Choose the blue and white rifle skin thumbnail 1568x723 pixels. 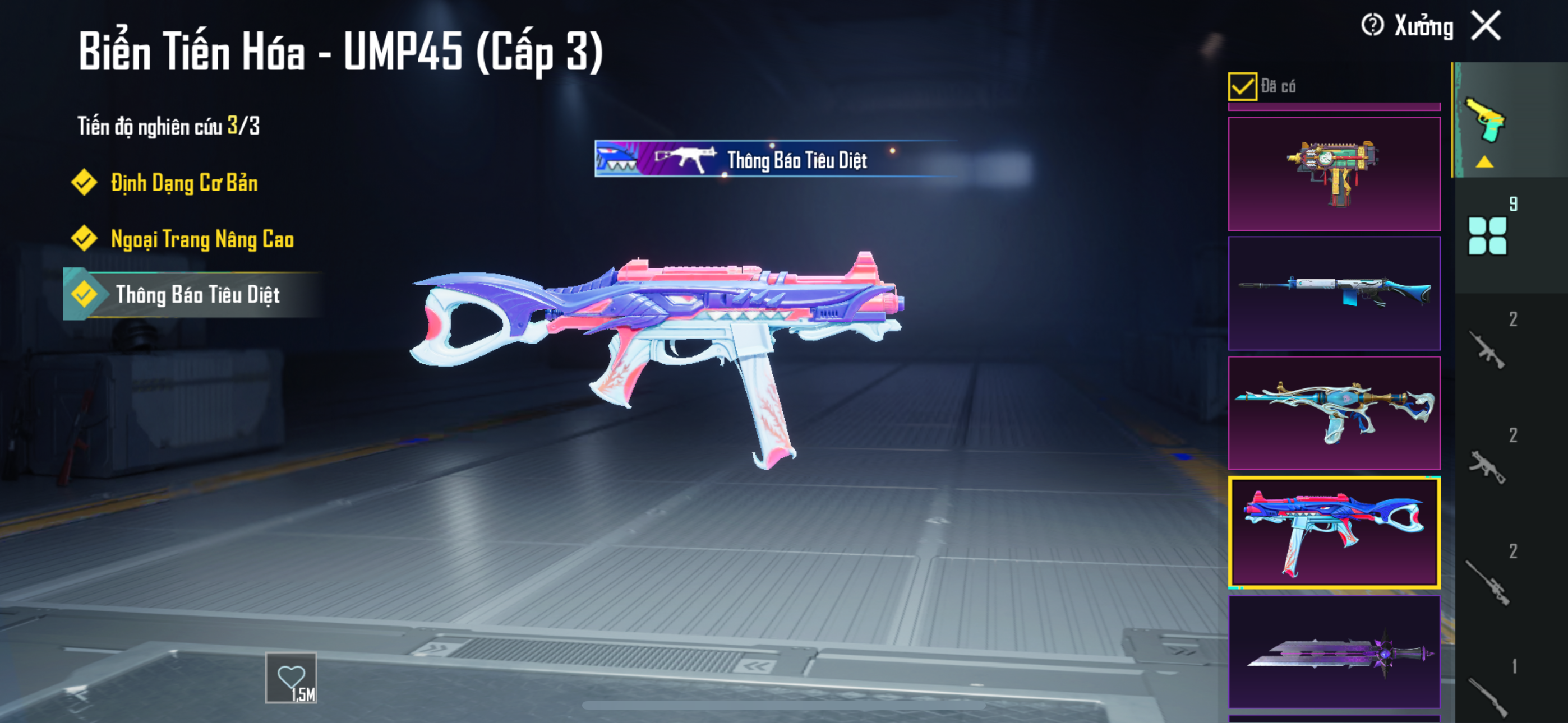click(x=1334, y=293)
